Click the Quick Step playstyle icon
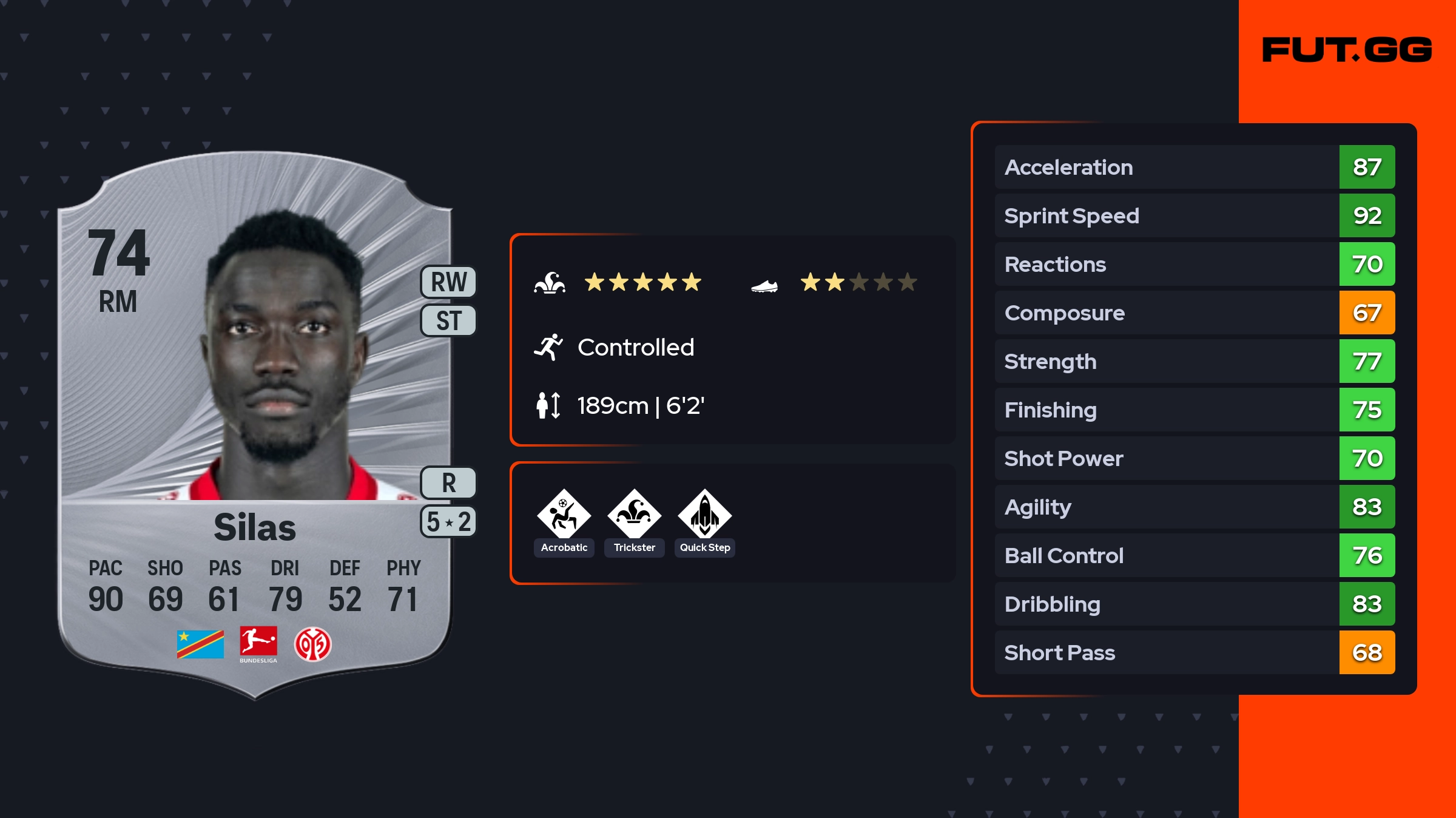 click(x=705, y=515)
